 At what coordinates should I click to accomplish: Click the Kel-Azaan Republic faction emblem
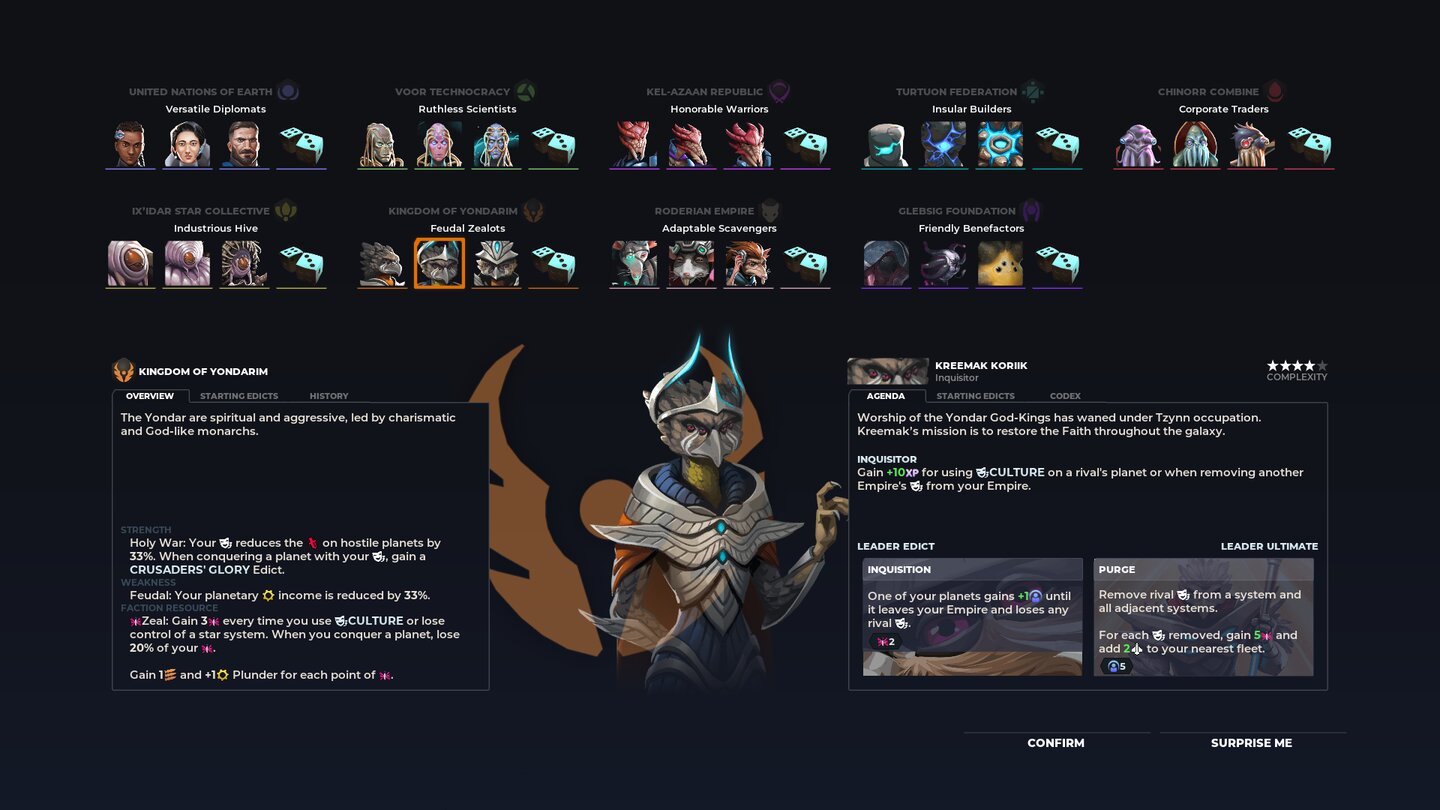point(779,90)
